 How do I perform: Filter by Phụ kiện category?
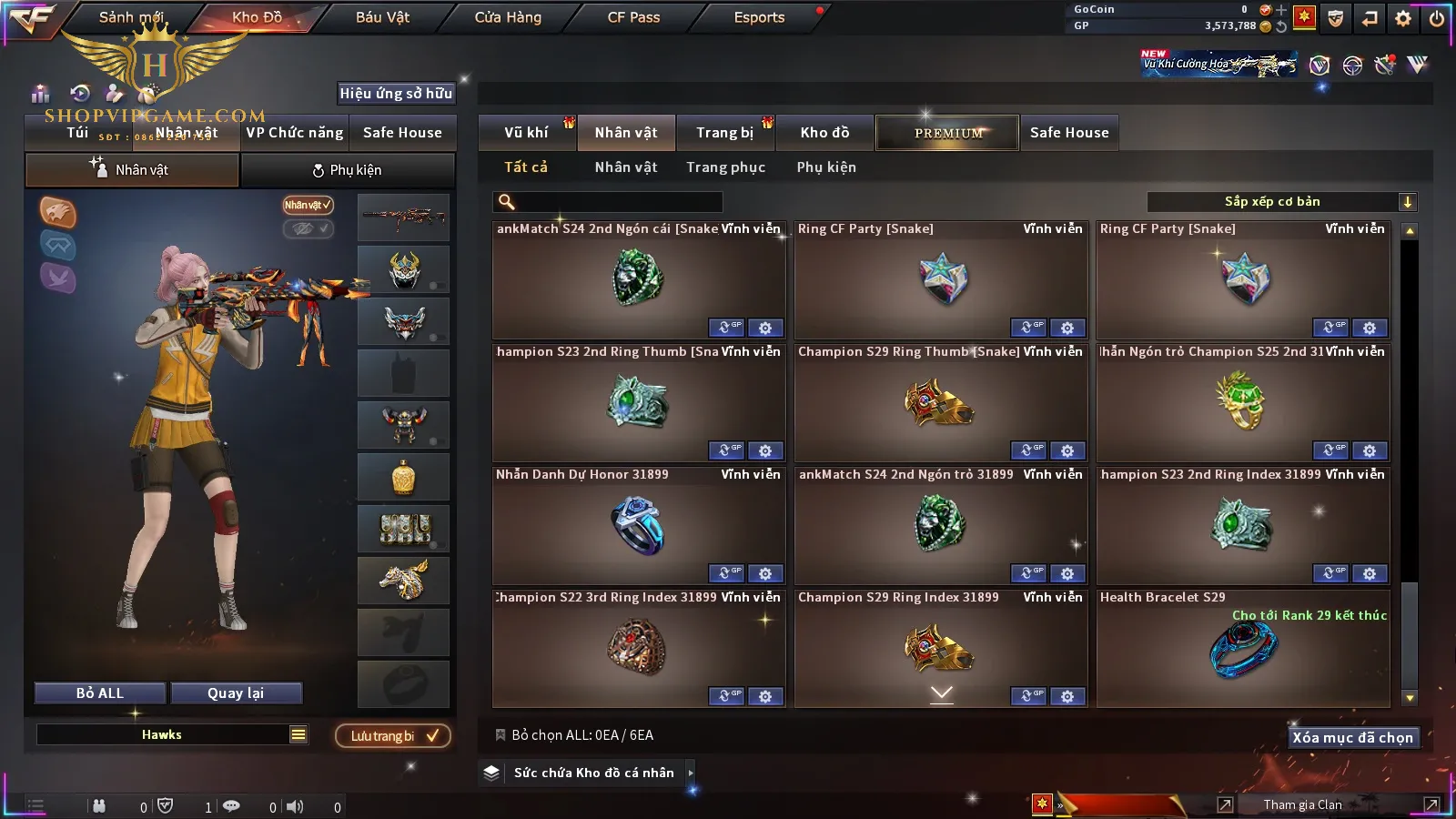(826, 167)
